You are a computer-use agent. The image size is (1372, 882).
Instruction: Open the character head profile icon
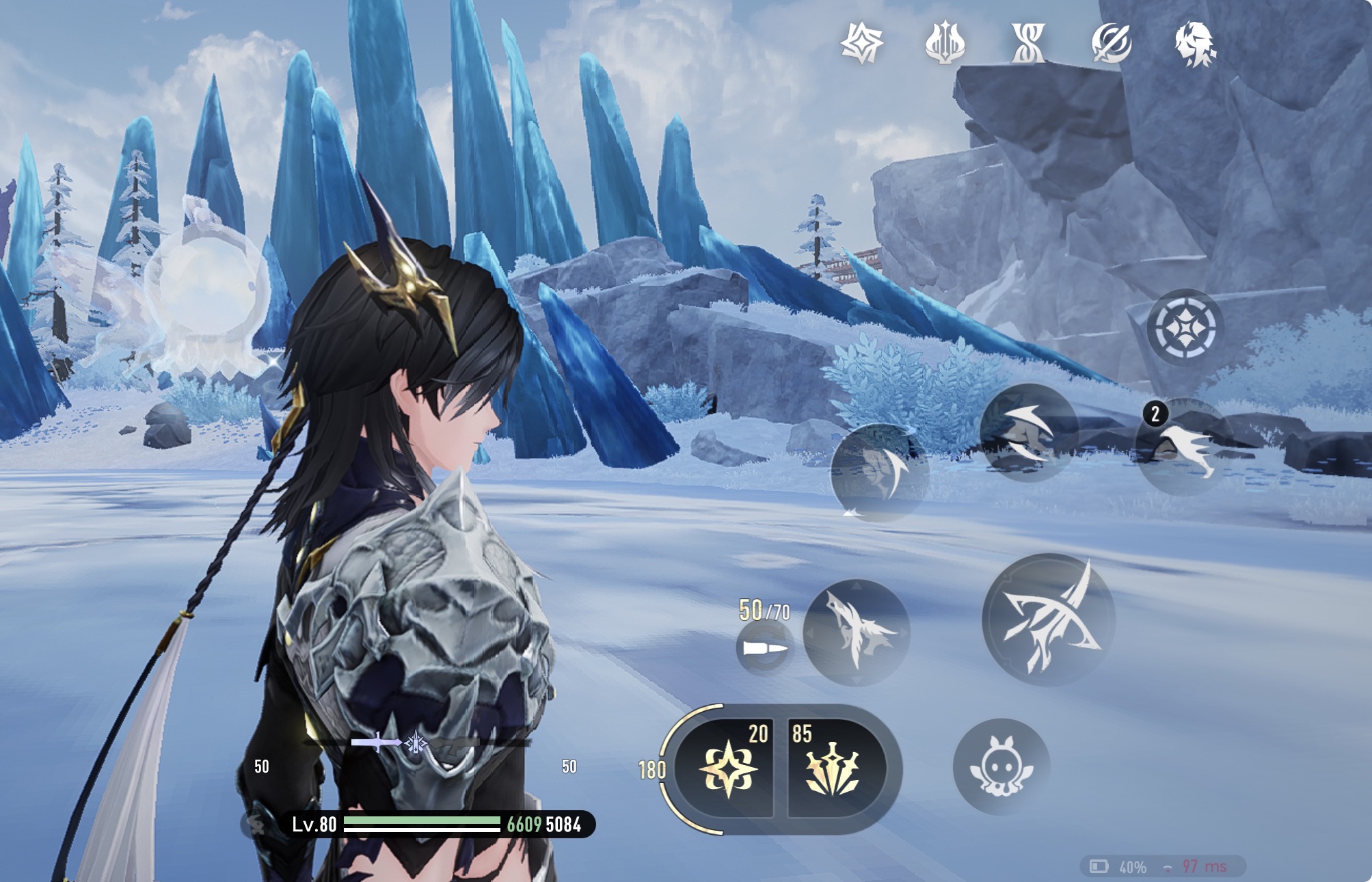tap(1194, 44)
